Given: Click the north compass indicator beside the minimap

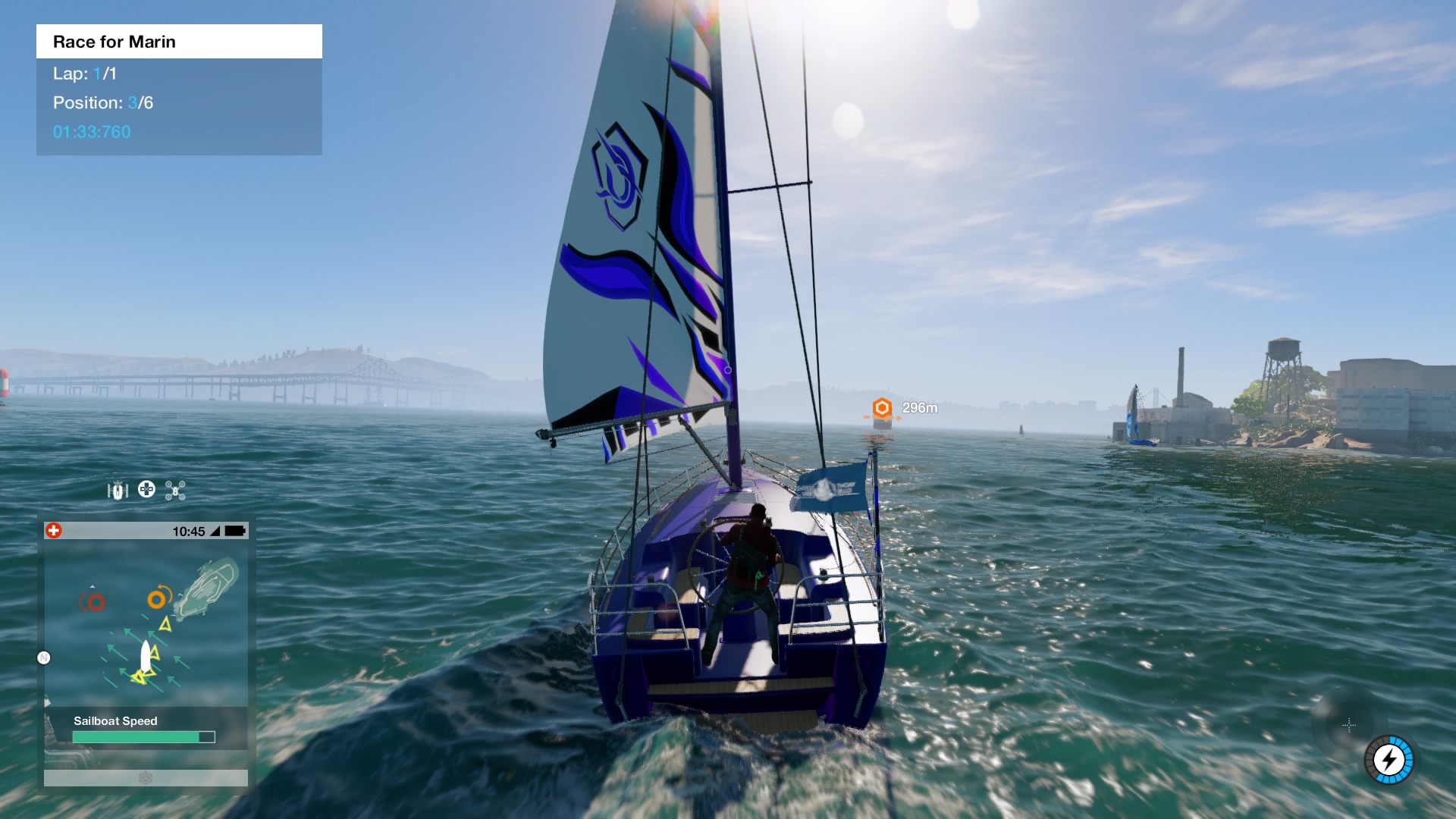Looking at the screenshot, I should (x=44, y=657).
